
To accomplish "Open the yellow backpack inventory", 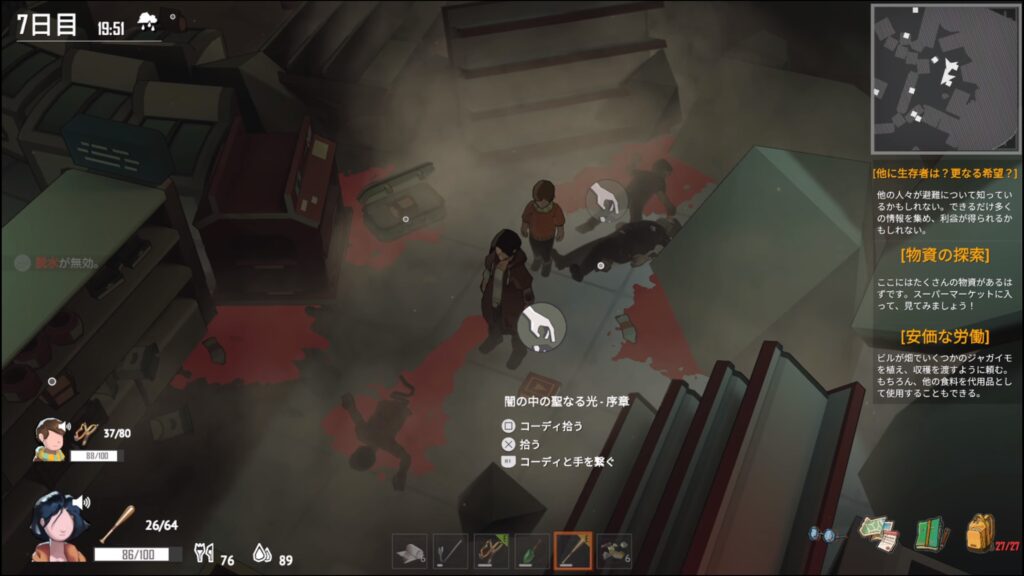I will tap(979, 531).
